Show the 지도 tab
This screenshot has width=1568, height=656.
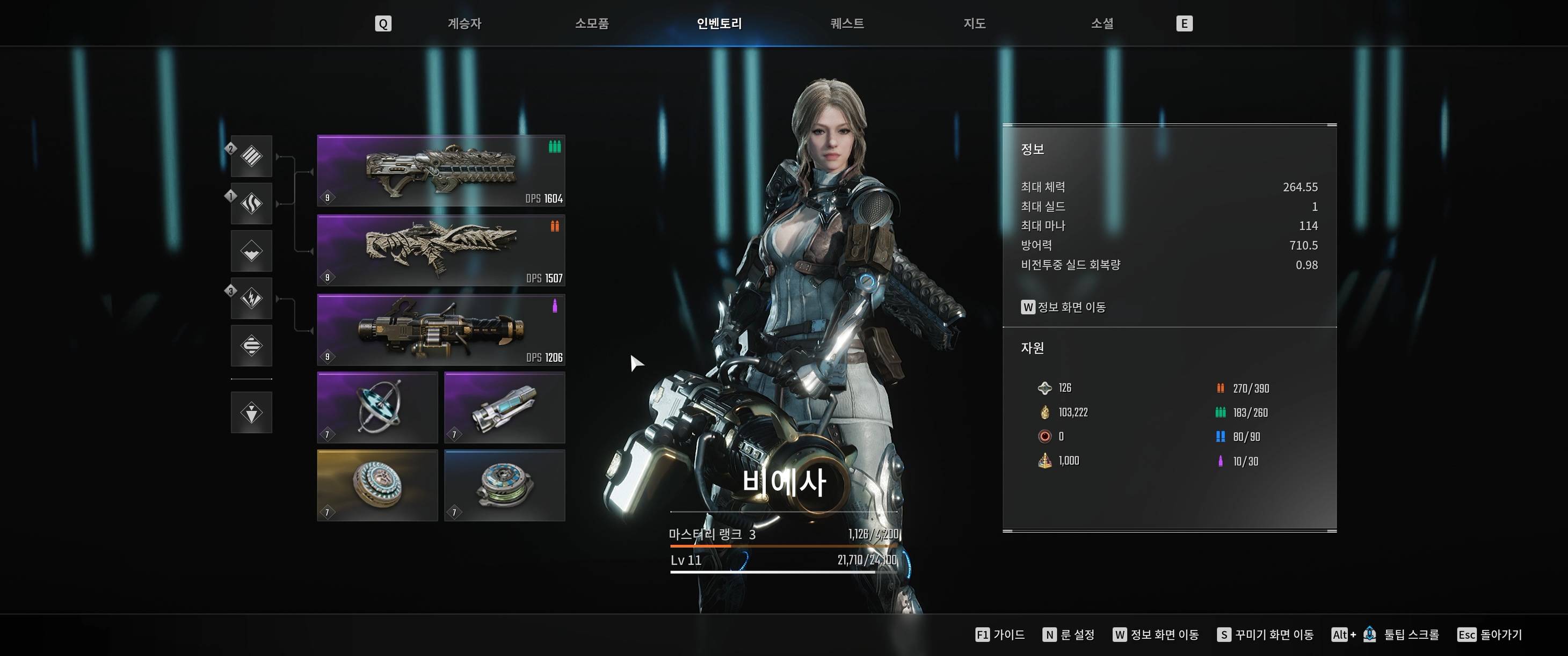pos(974,24)
